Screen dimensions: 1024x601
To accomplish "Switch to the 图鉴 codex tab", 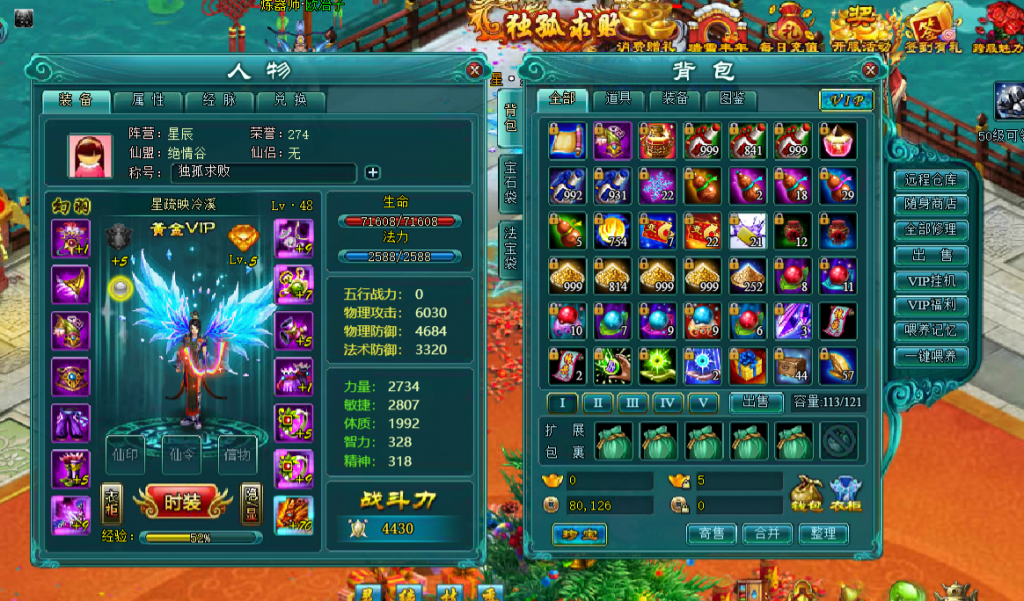I will click(x=731, y=99).
